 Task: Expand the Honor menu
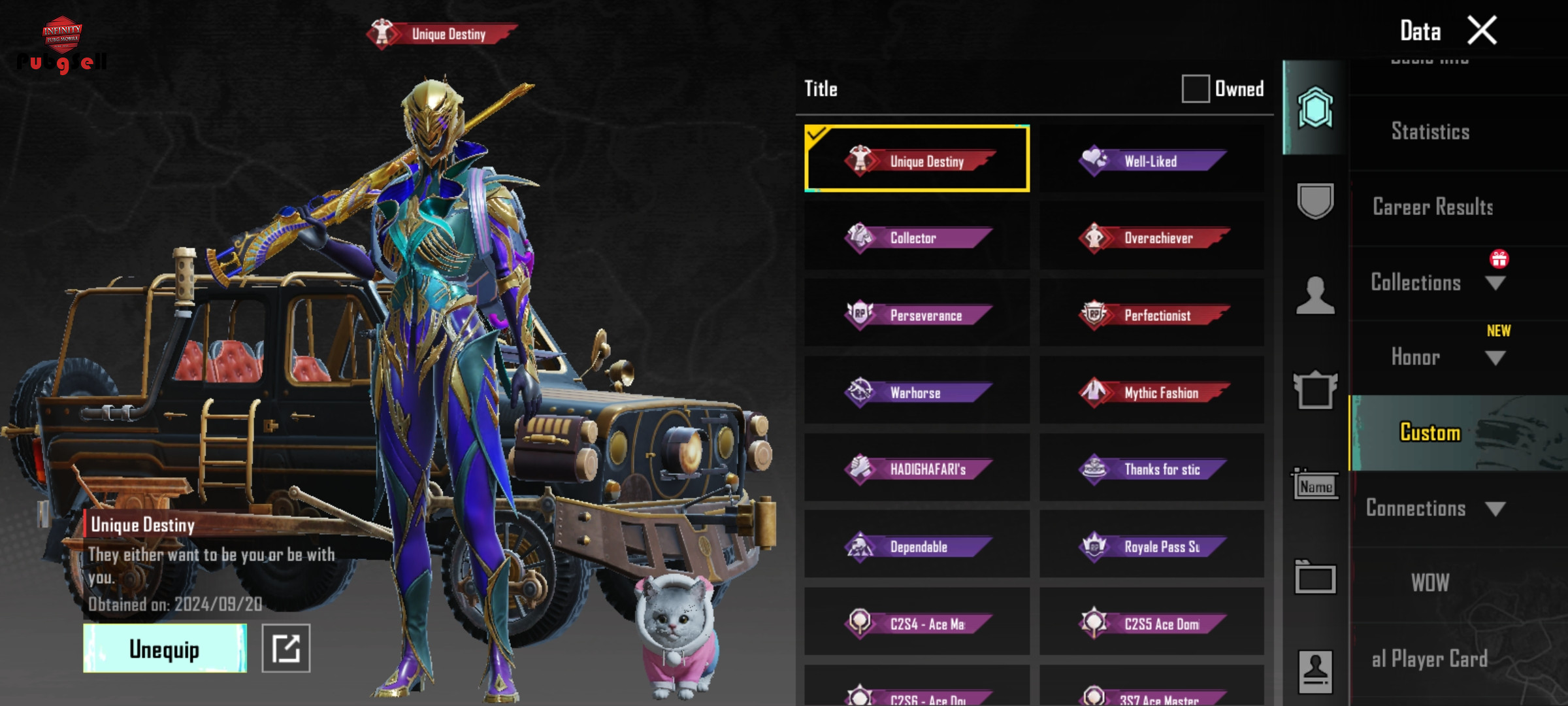(1437, 357)
